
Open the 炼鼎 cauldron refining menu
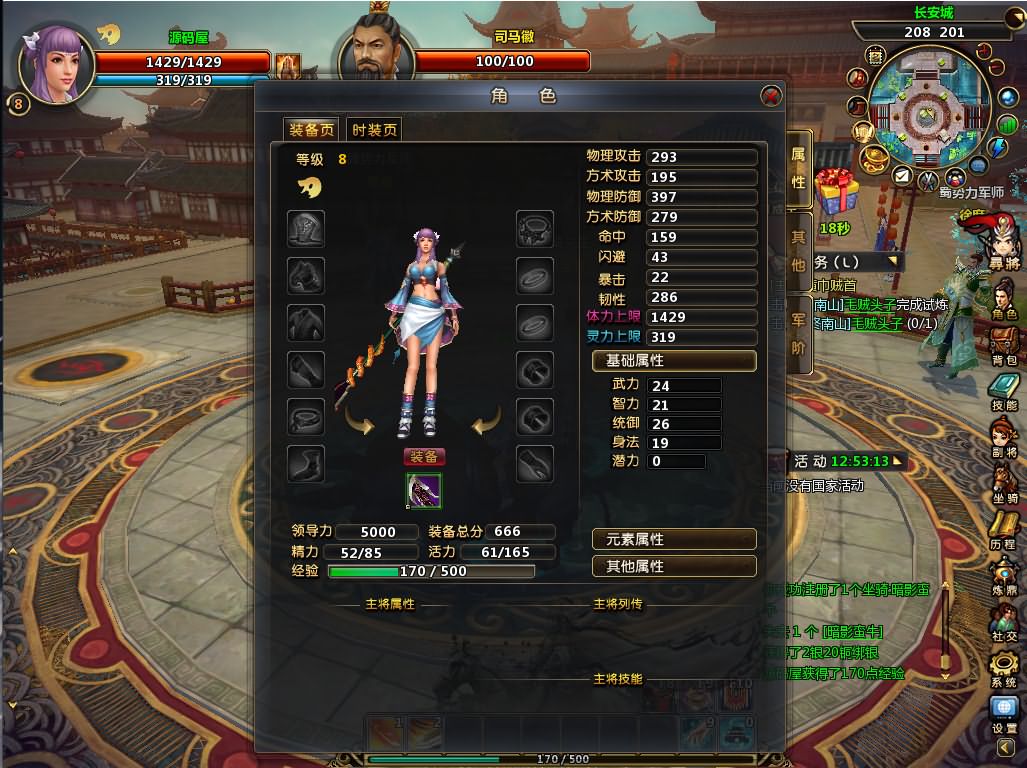pos(1004,576)
